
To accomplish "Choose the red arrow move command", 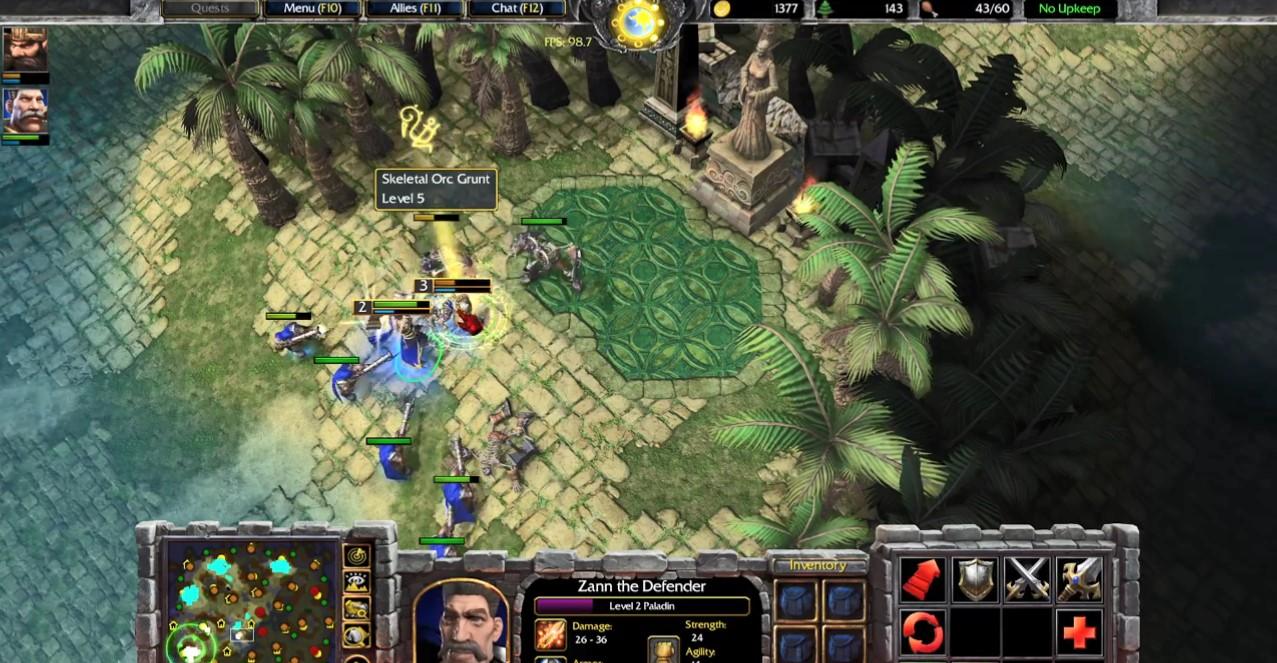I will 922,580.
